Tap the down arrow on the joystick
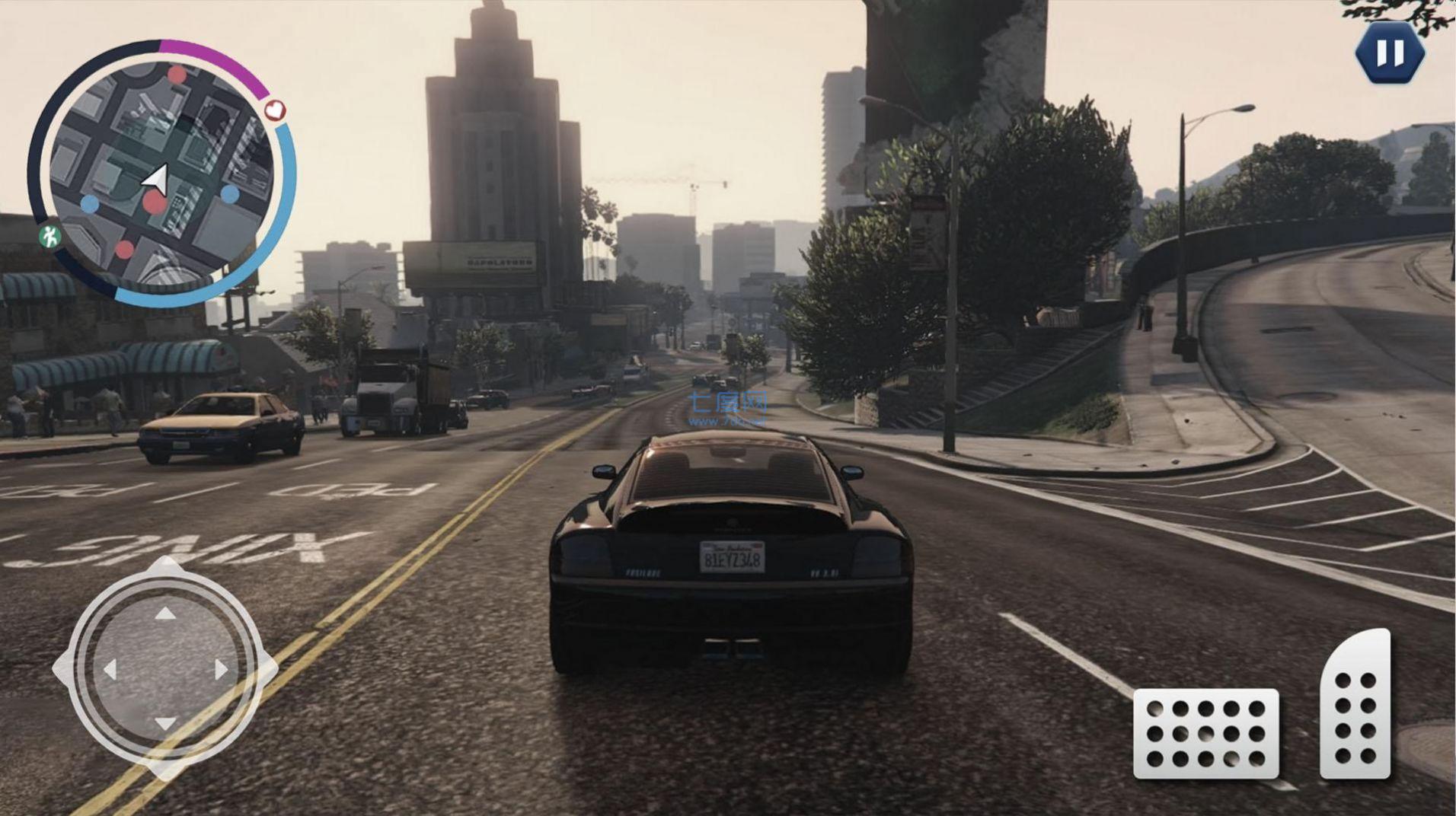 [165, 723]
